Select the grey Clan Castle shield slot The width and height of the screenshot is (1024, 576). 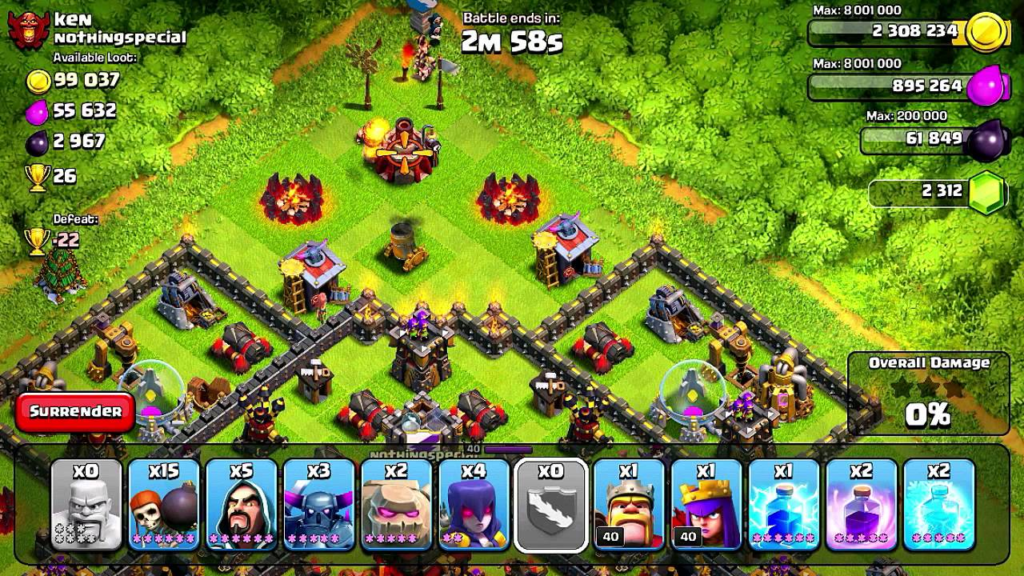point(551,505)
